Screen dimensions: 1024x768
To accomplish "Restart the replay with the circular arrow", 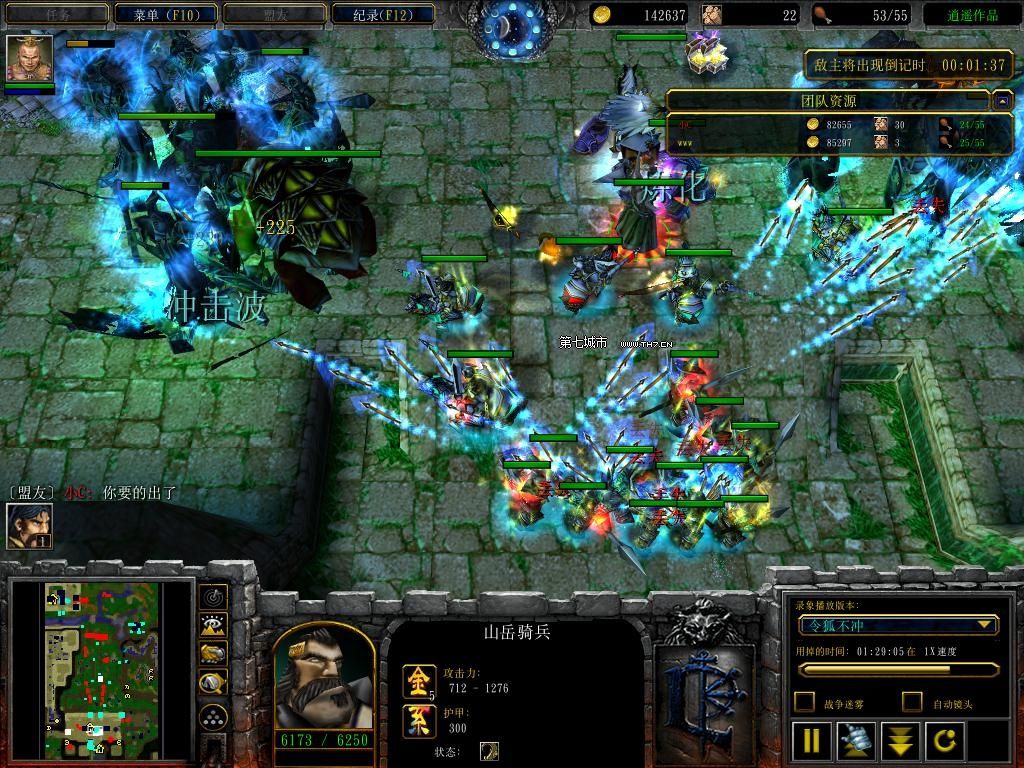I will (944, 741).
